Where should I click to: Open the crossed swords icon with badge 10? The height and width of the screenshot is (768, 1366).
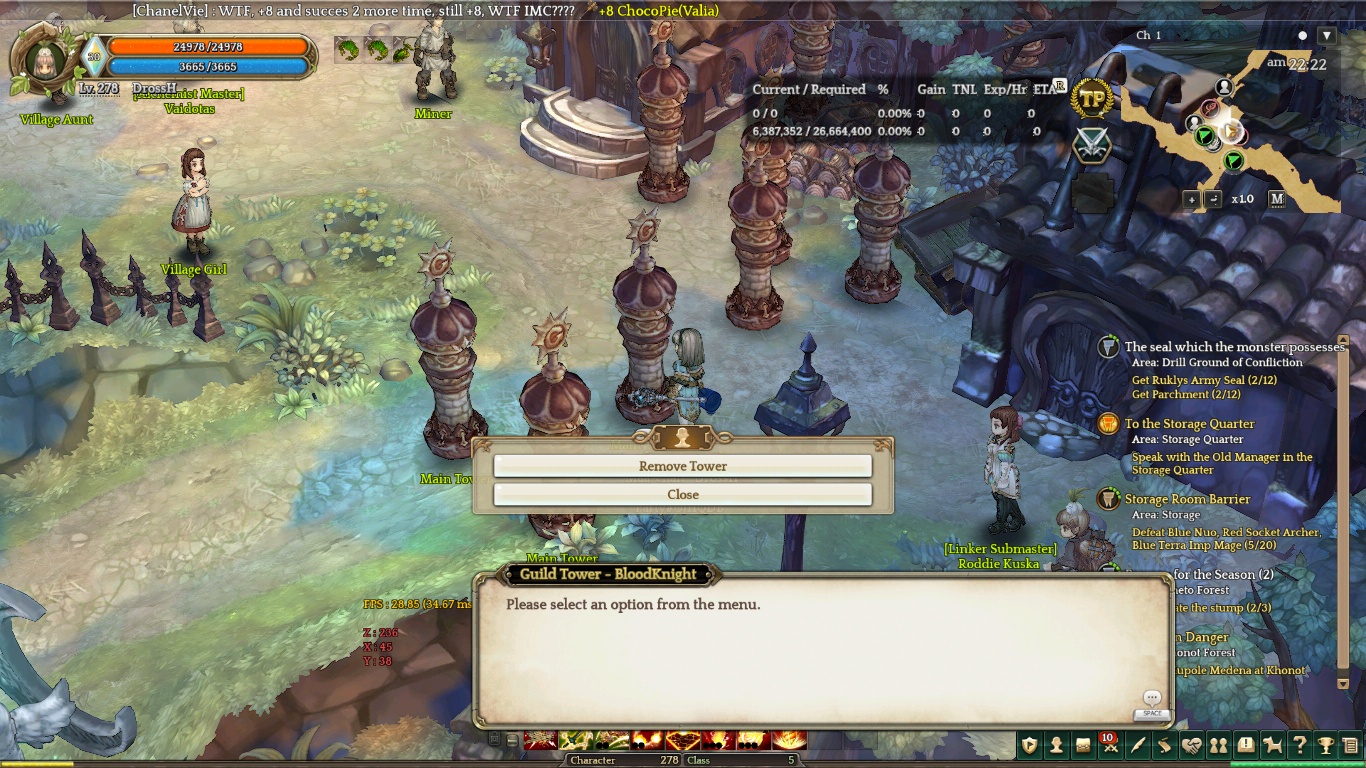[x=1110, y=745]
